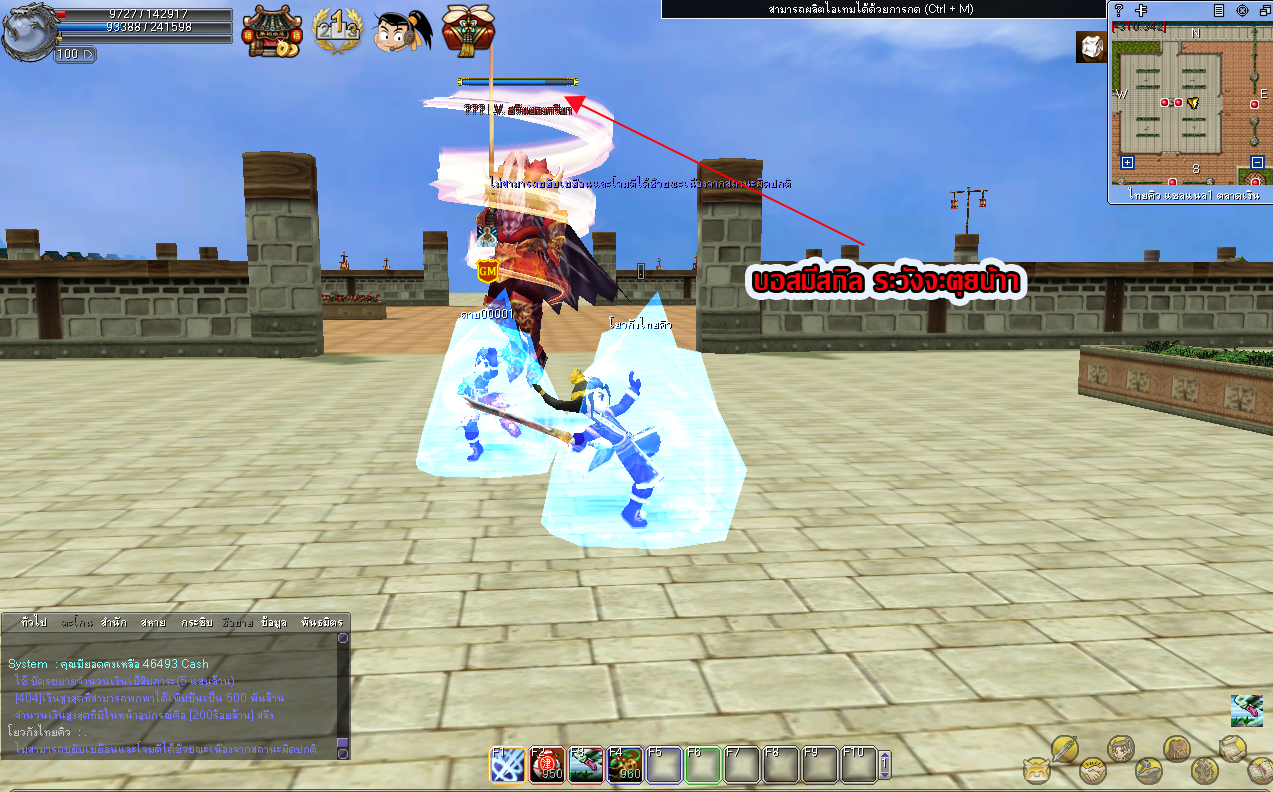The height and width of the screenshot is (792, 1273).
Task: Zoom out the minimap with minus button
Action: pos(1257,162)
